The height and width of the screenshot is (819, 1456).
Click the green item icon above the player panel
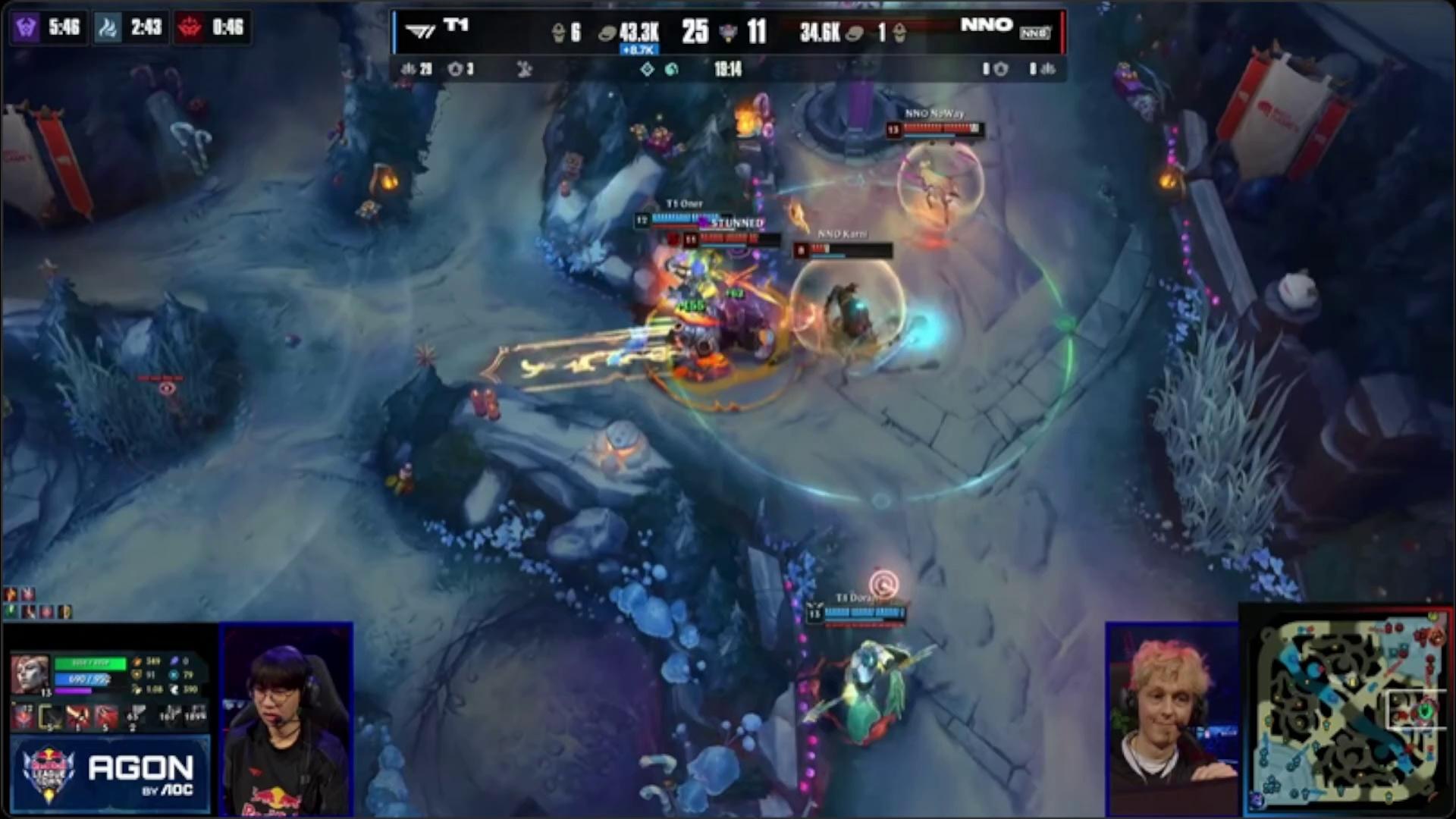[11, 610]
